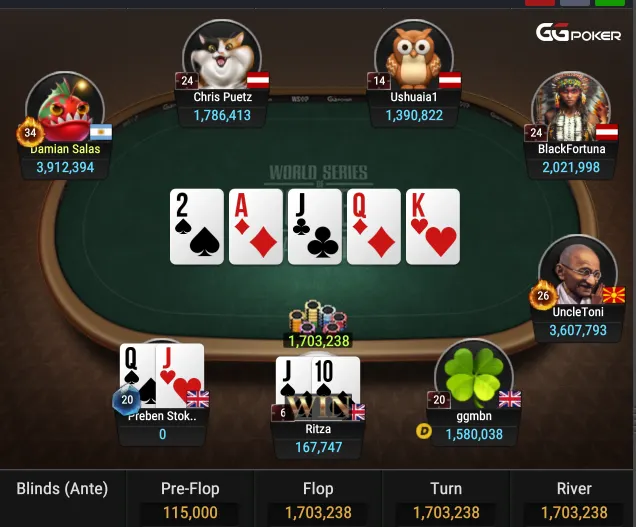This screenshot has height=527, width=636.
Task: Select the River street tab
Action: pos(573,499)
